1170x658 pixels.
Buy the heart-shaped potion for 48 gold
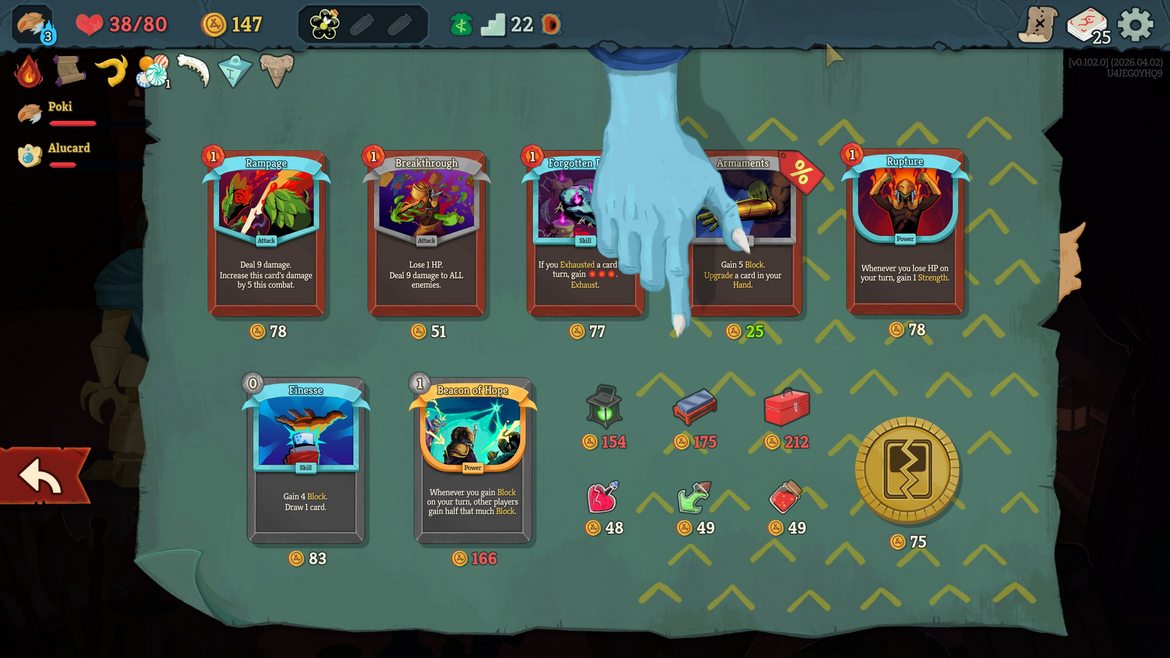pos(602,497)
